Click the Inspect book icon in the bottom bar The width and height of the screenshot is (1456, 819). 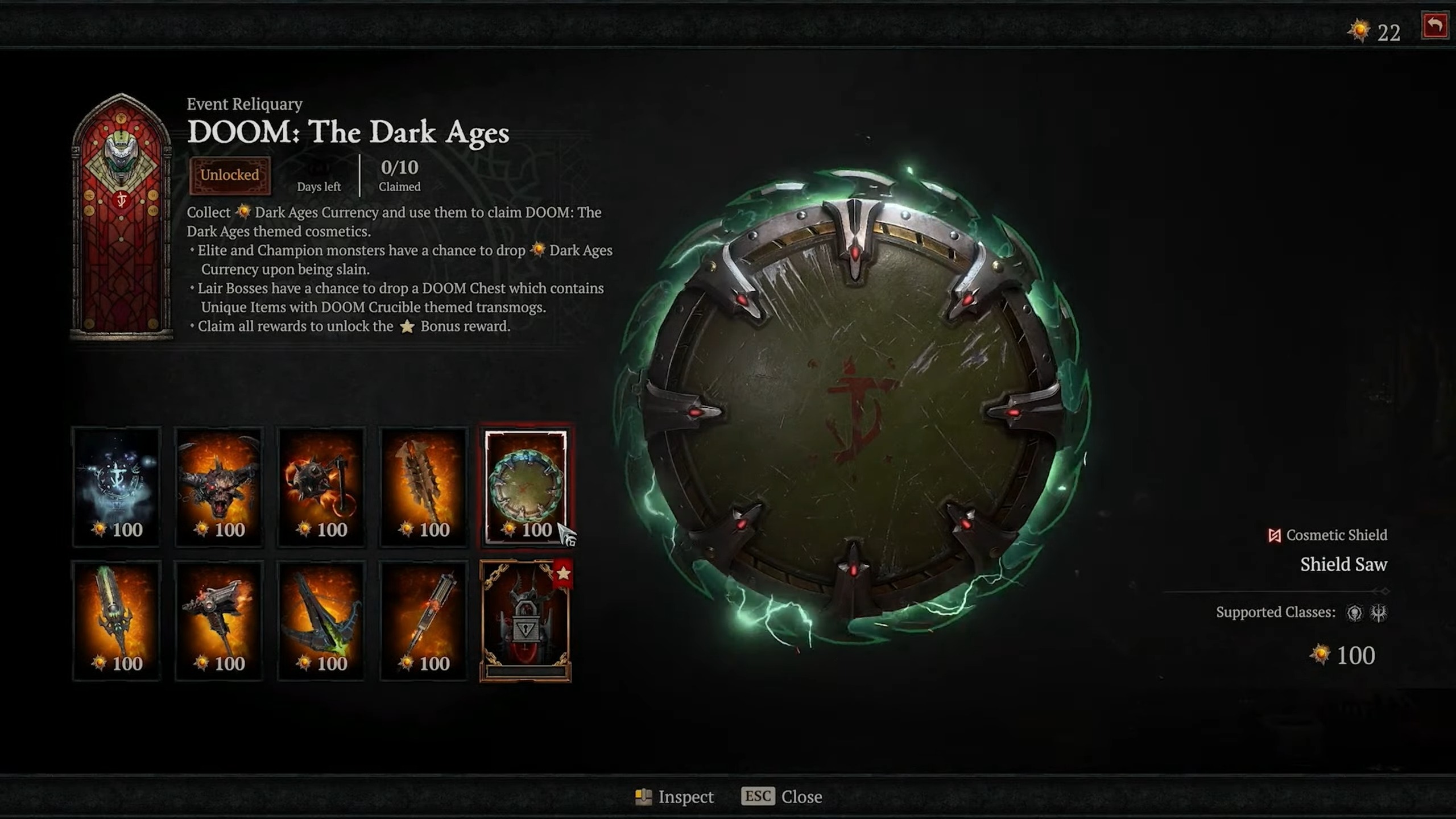coord(644,797)
